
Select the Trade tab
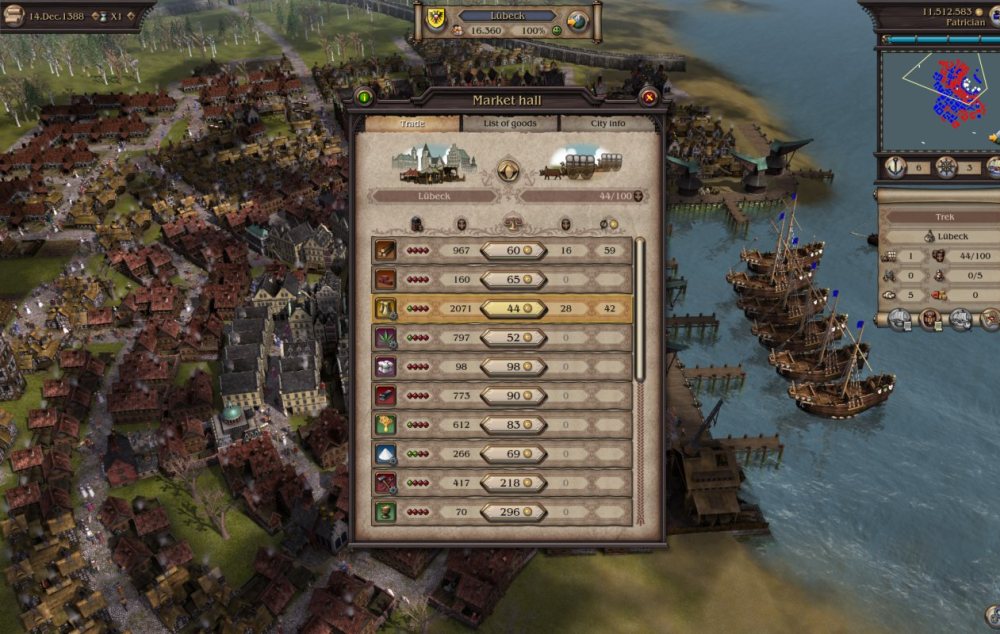click(412, 123)
